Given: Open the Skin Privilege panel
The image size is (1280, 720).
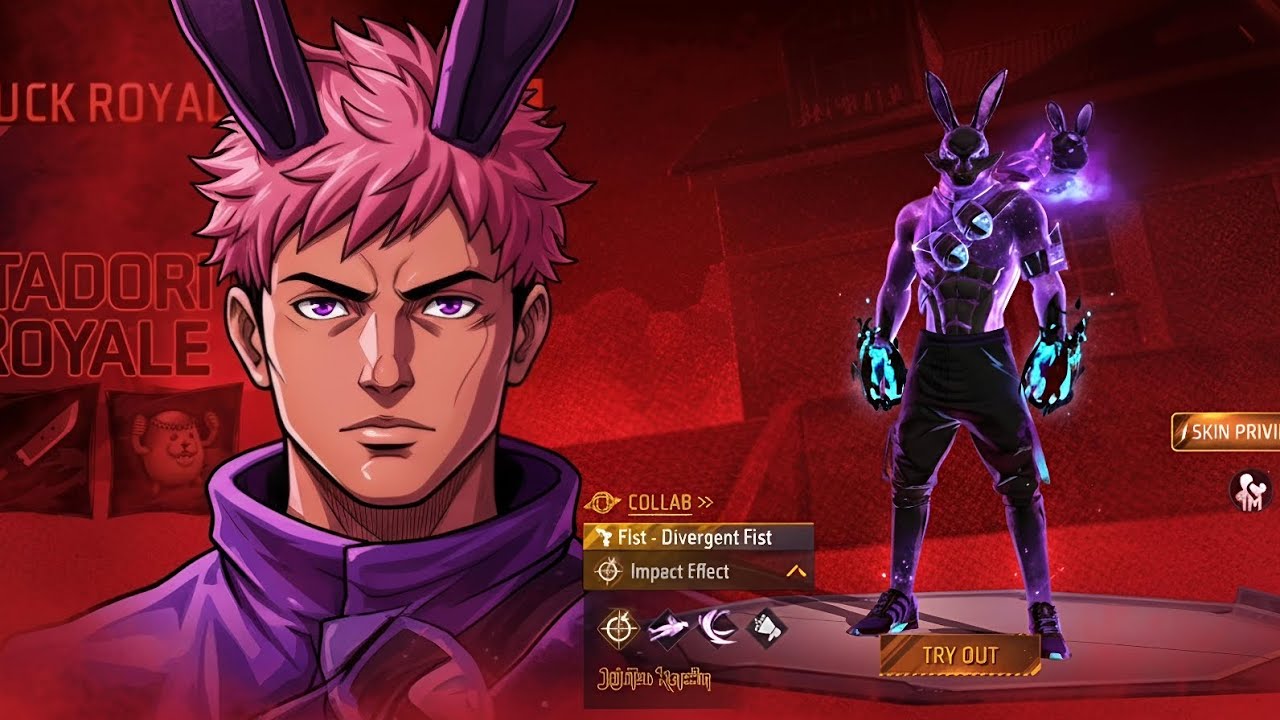Looking at the screenshot, I should tap(1228, 432).
